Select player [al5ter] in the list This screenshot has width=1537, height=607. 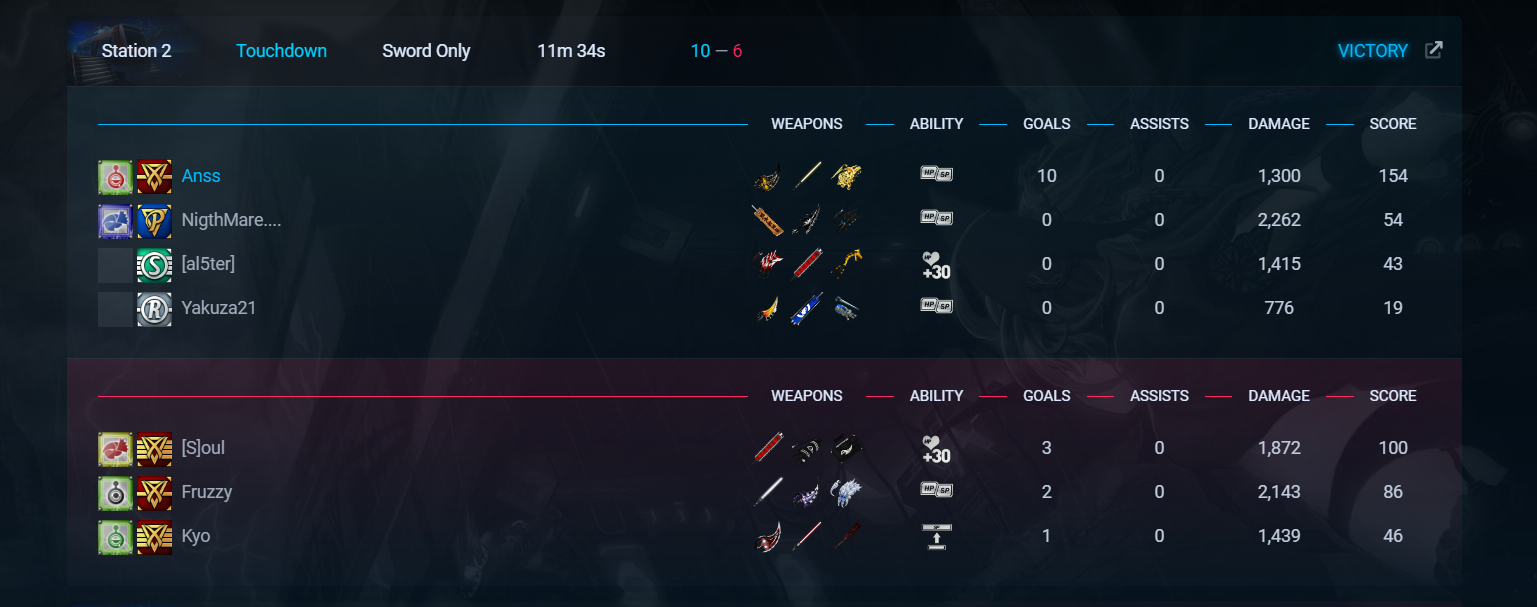[x=208, y=264]
